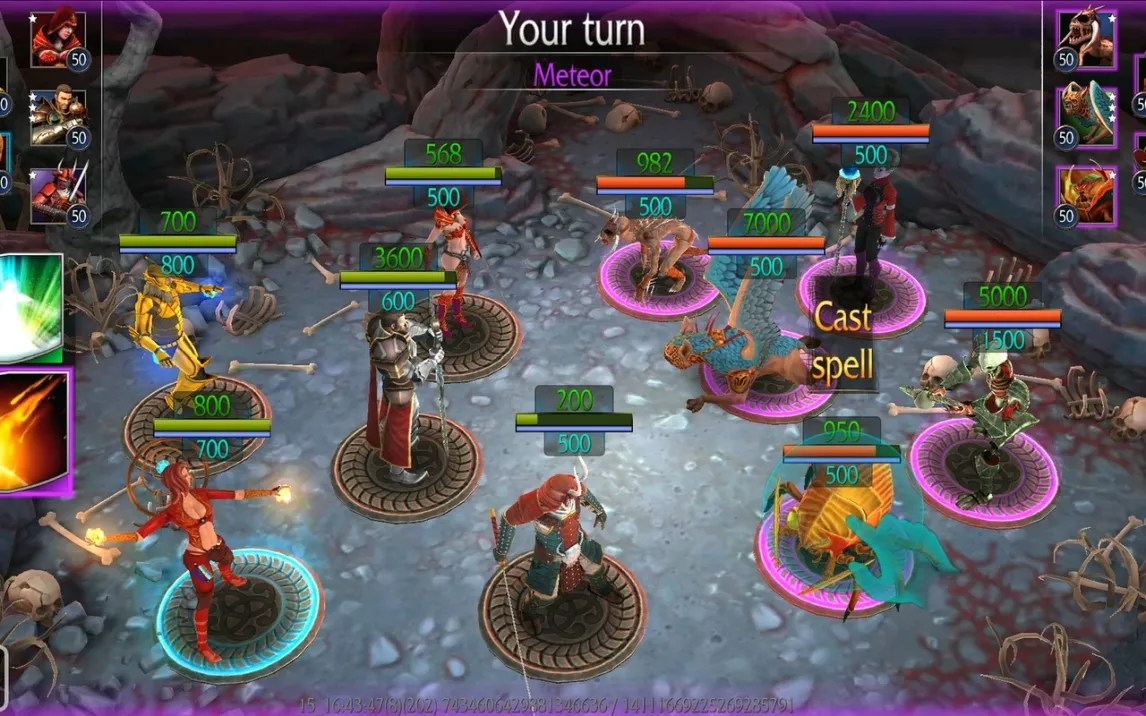Inspect the orange insect enemy portrait
1146x716 pixels.
coord(1086,194)
